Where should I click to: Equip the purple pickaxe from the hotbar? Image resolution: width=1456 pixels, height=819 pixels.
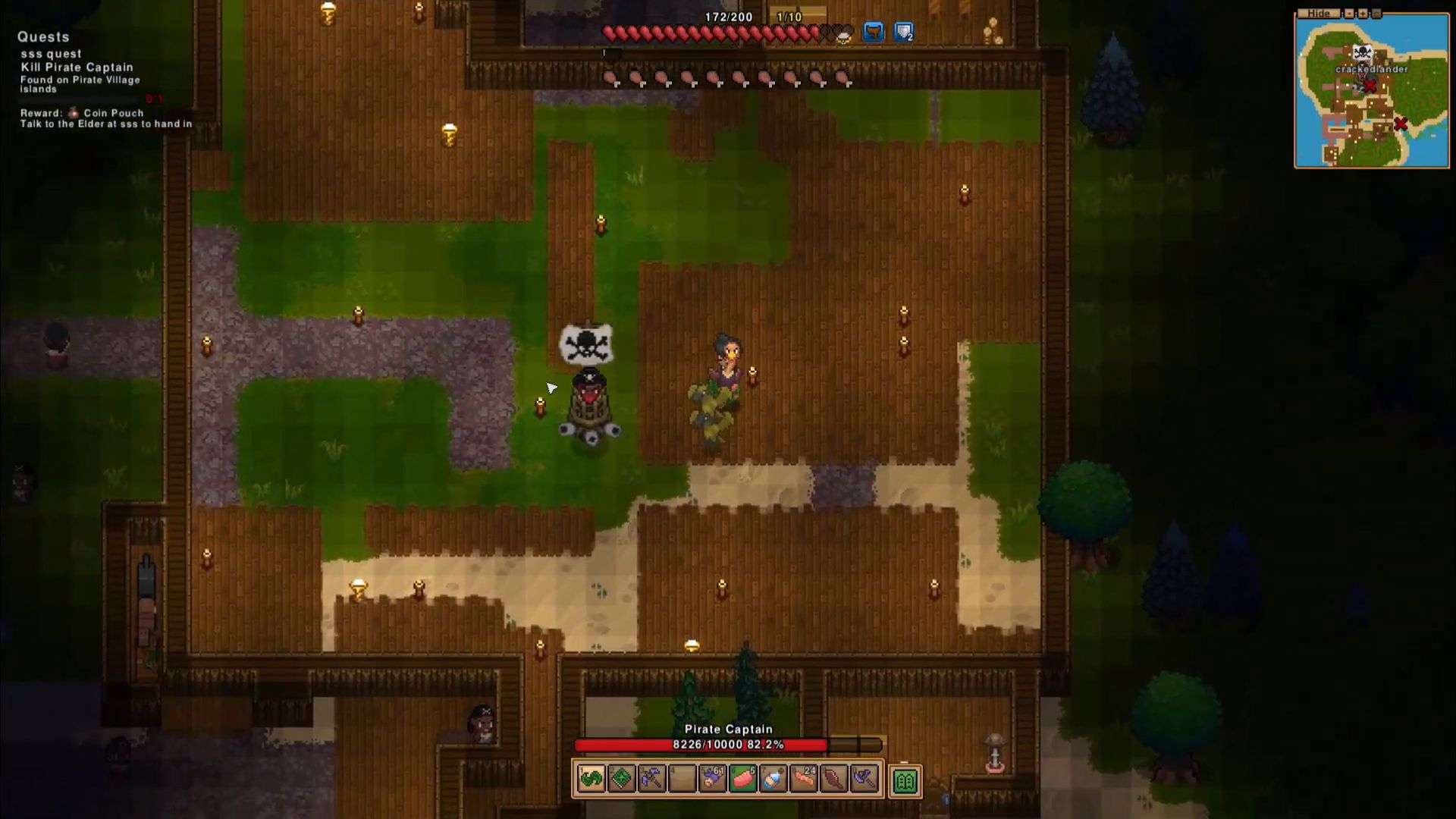652,779
